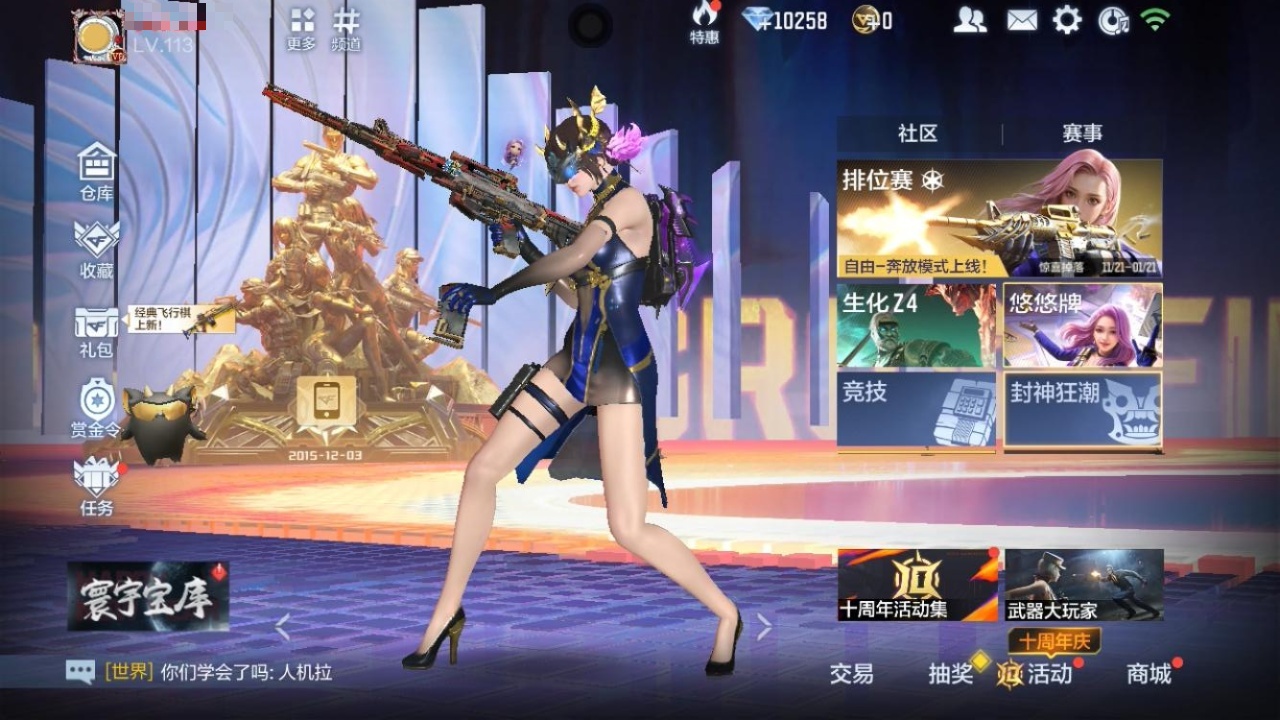The height and width of the screenshot is (720, 1280).
Task: Select the 社区 community tab
Action: point(916,132)
